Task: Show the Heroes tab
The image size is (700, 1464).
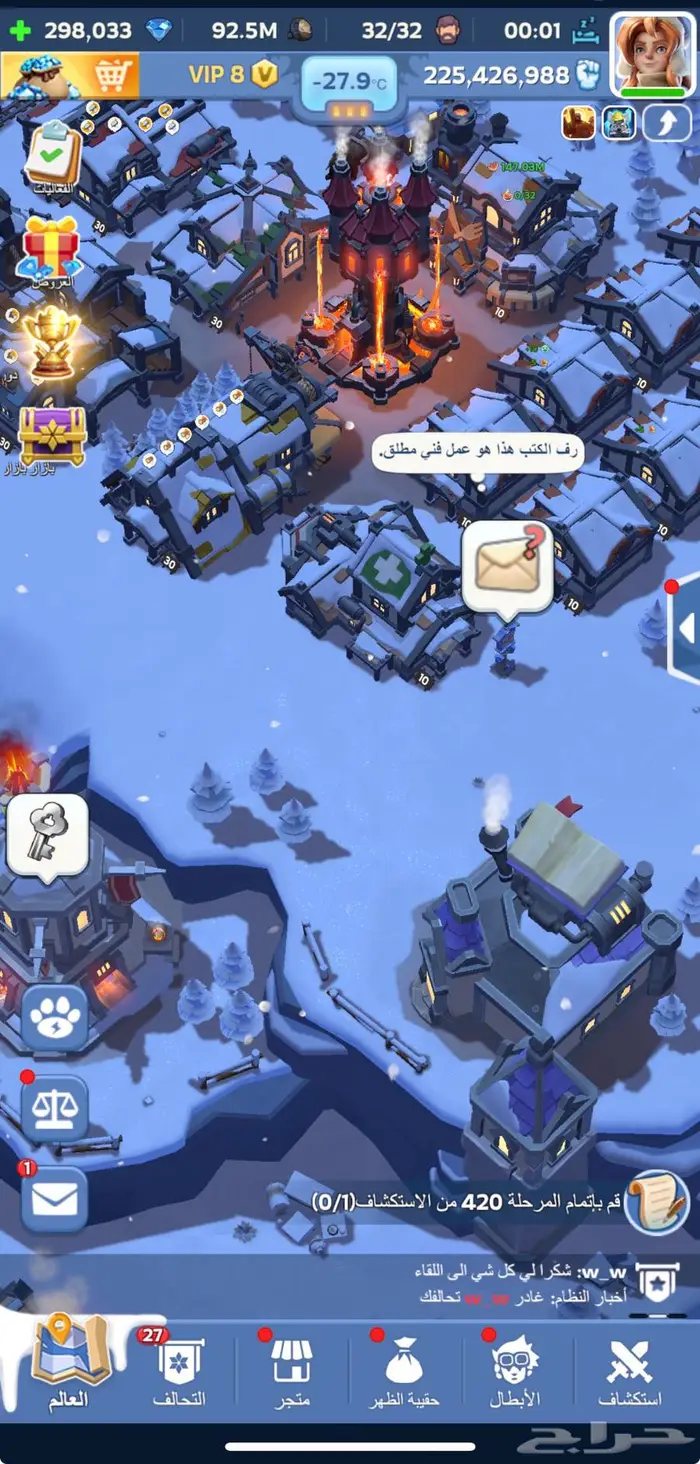Action: tap(515, 1372)
